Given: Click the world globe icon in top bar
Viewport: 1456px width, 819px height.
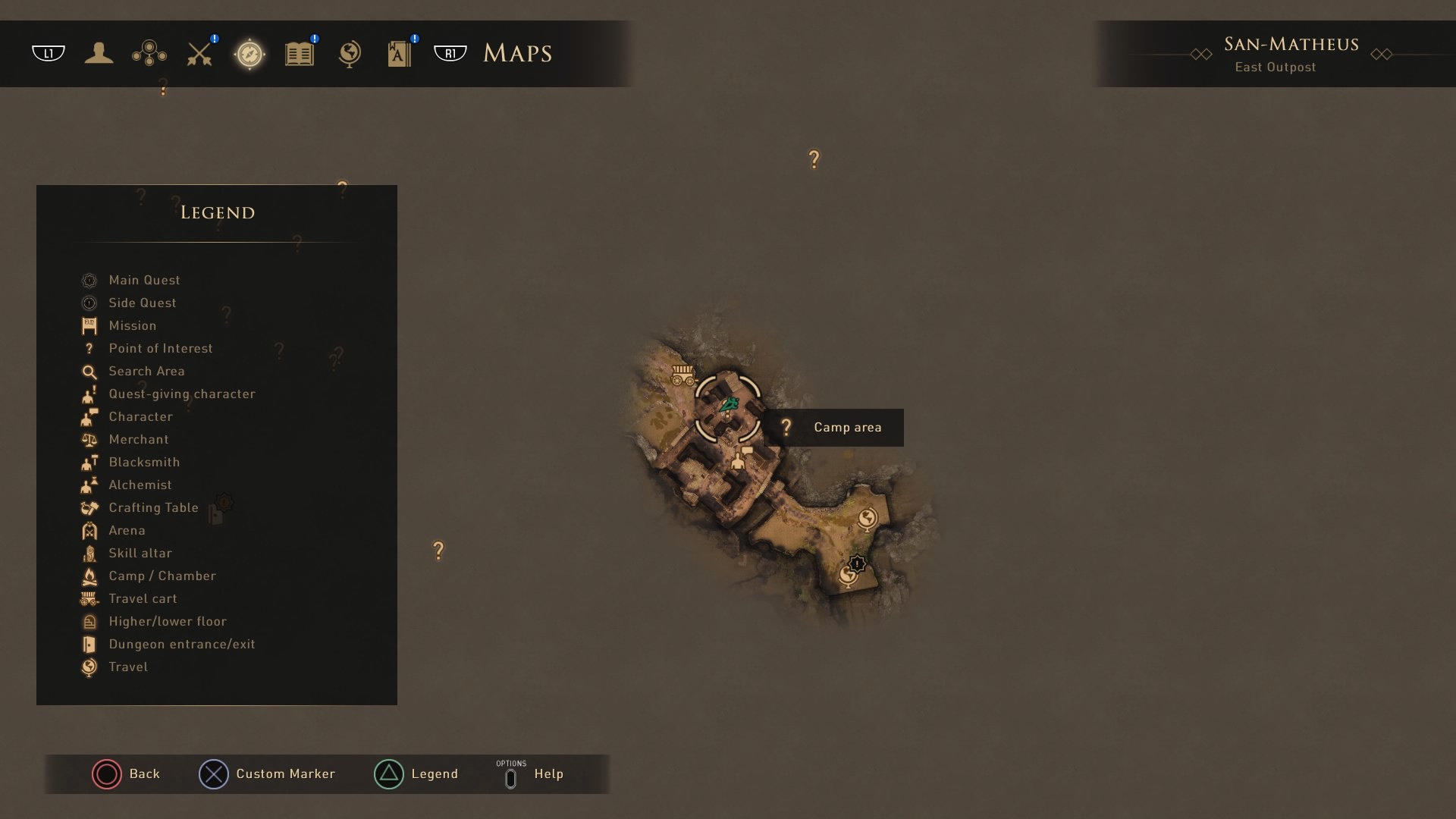Looking at the screenshot, I should [x=350, y=53].
